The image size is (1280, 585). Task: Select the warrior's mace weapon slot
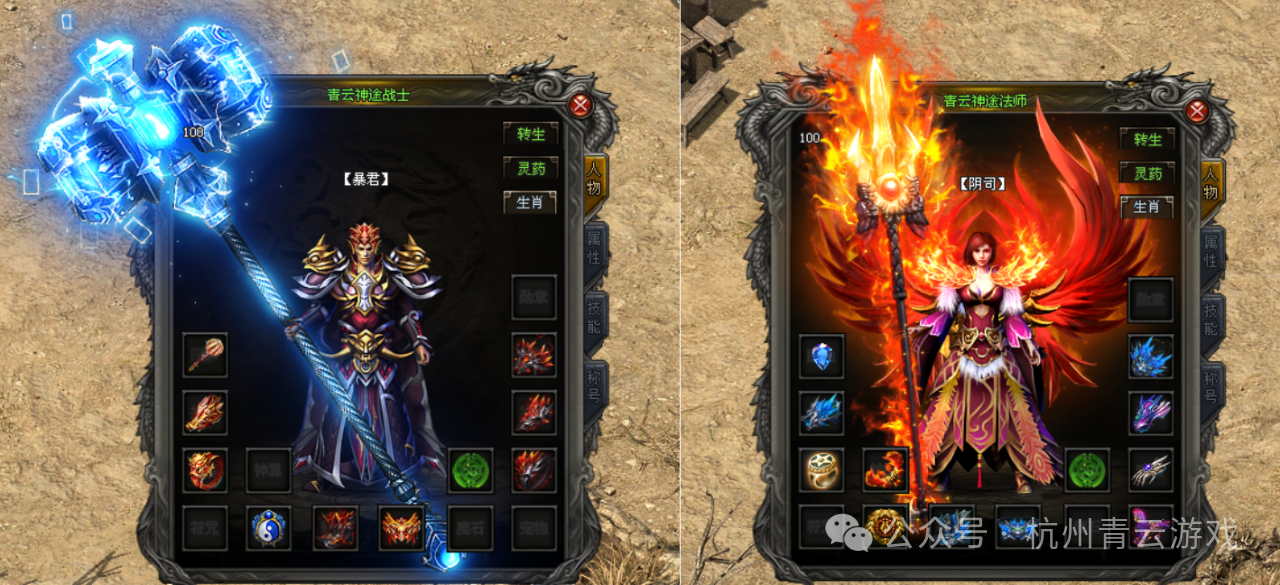point(205,355)
